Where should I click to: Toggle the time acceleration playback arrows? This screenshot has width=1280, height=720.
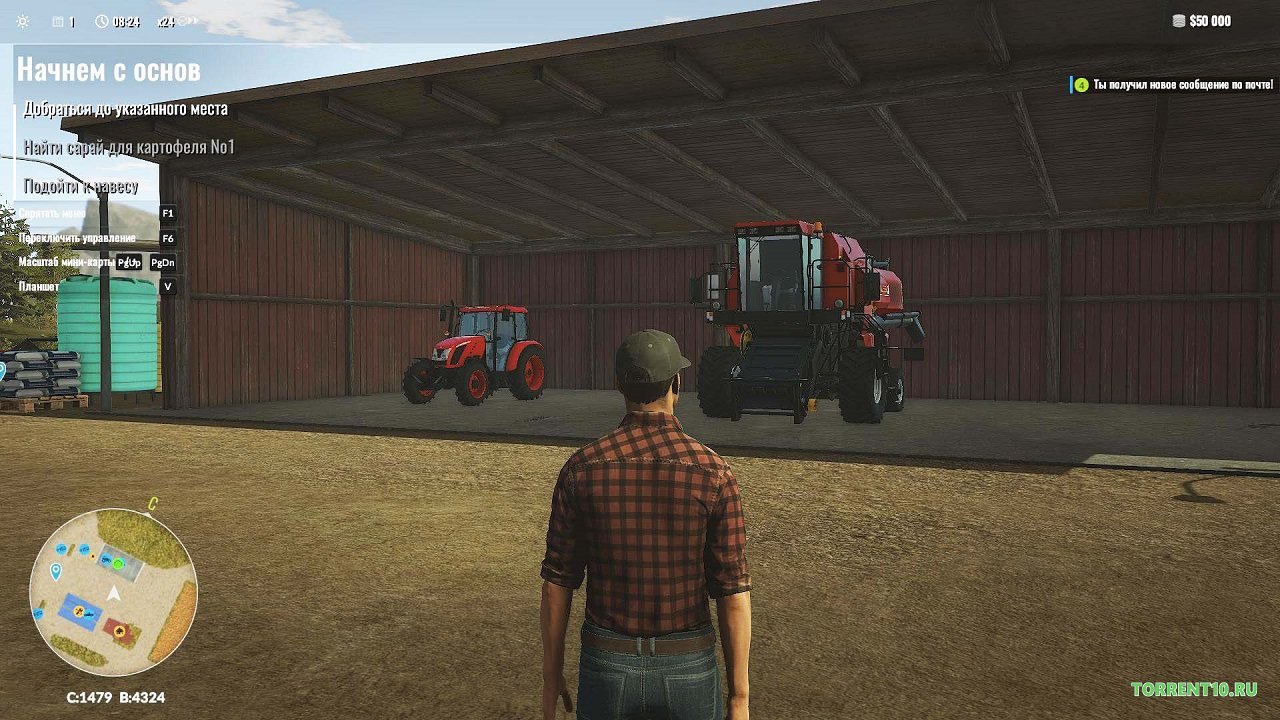click(x=192, y=20)
